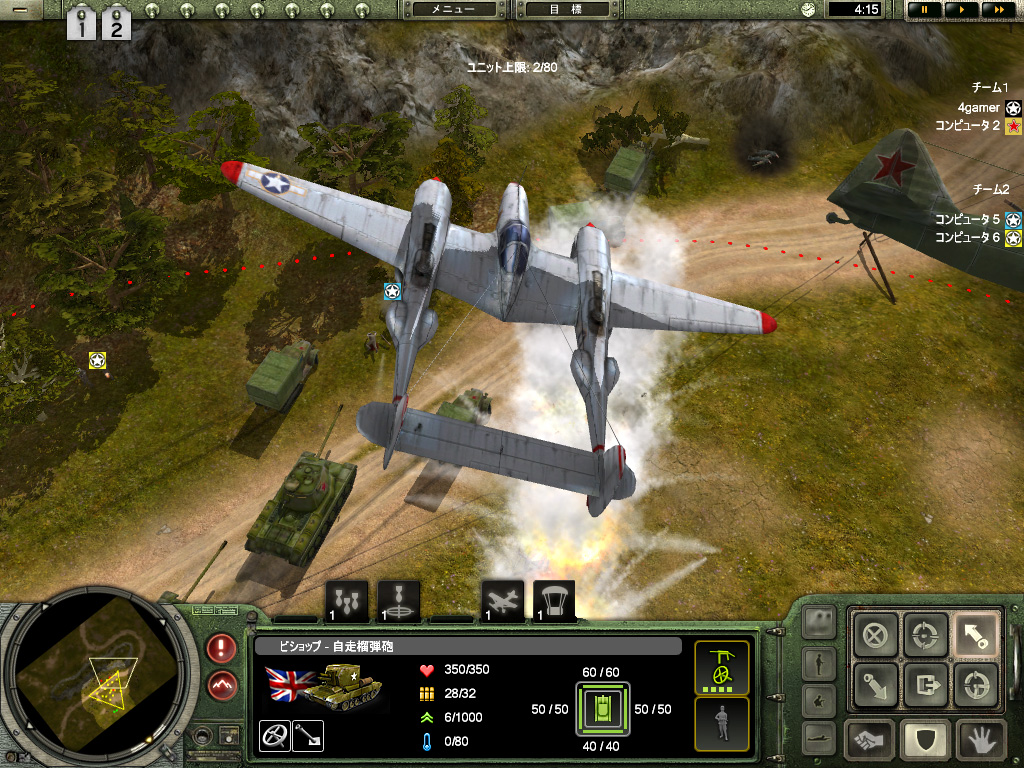Open the メニュー (menu) button

[x=453, y=9]
